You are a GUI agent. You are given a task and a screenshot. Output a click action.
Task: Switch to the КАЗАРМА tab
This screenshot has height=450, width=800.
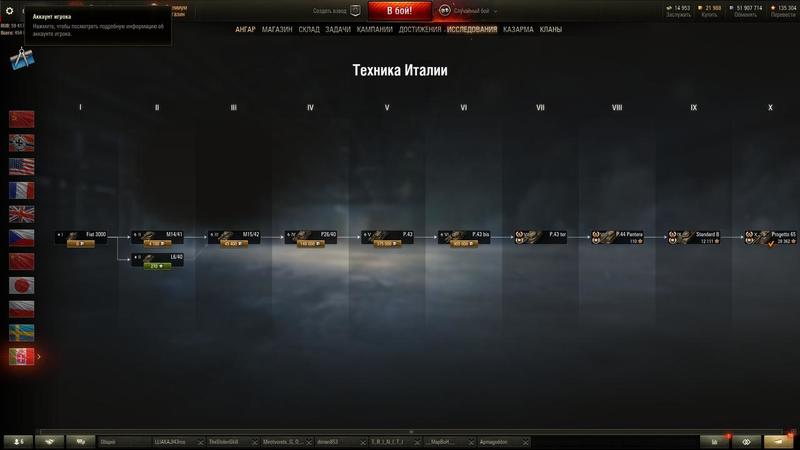coord(518,30)
